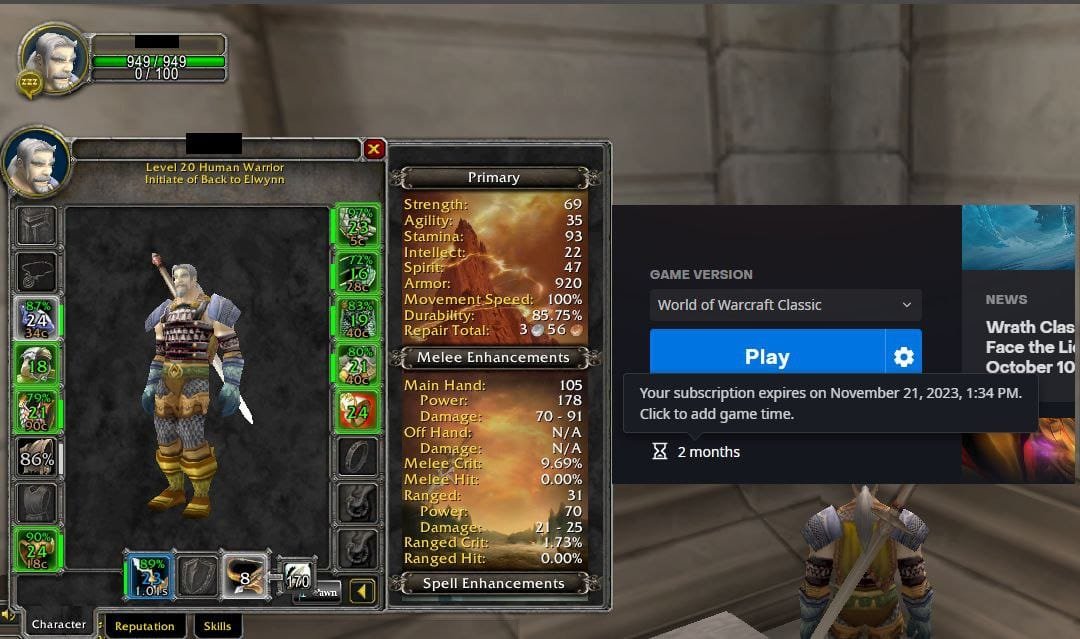Toggle the stats pane with yellow arrow button
The width and height of the screenshot is (1080, 639).
point(363,592)
